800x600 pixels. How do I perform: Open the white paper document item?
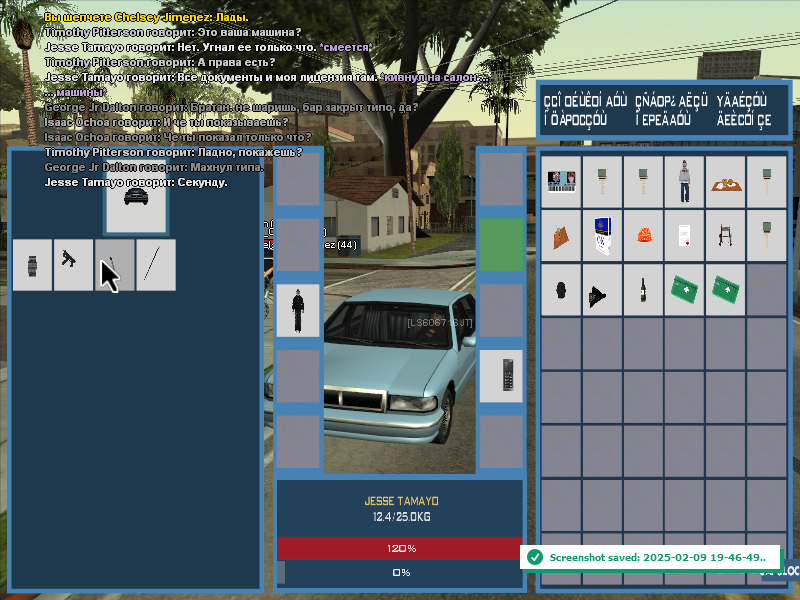(x=684, y=236)
